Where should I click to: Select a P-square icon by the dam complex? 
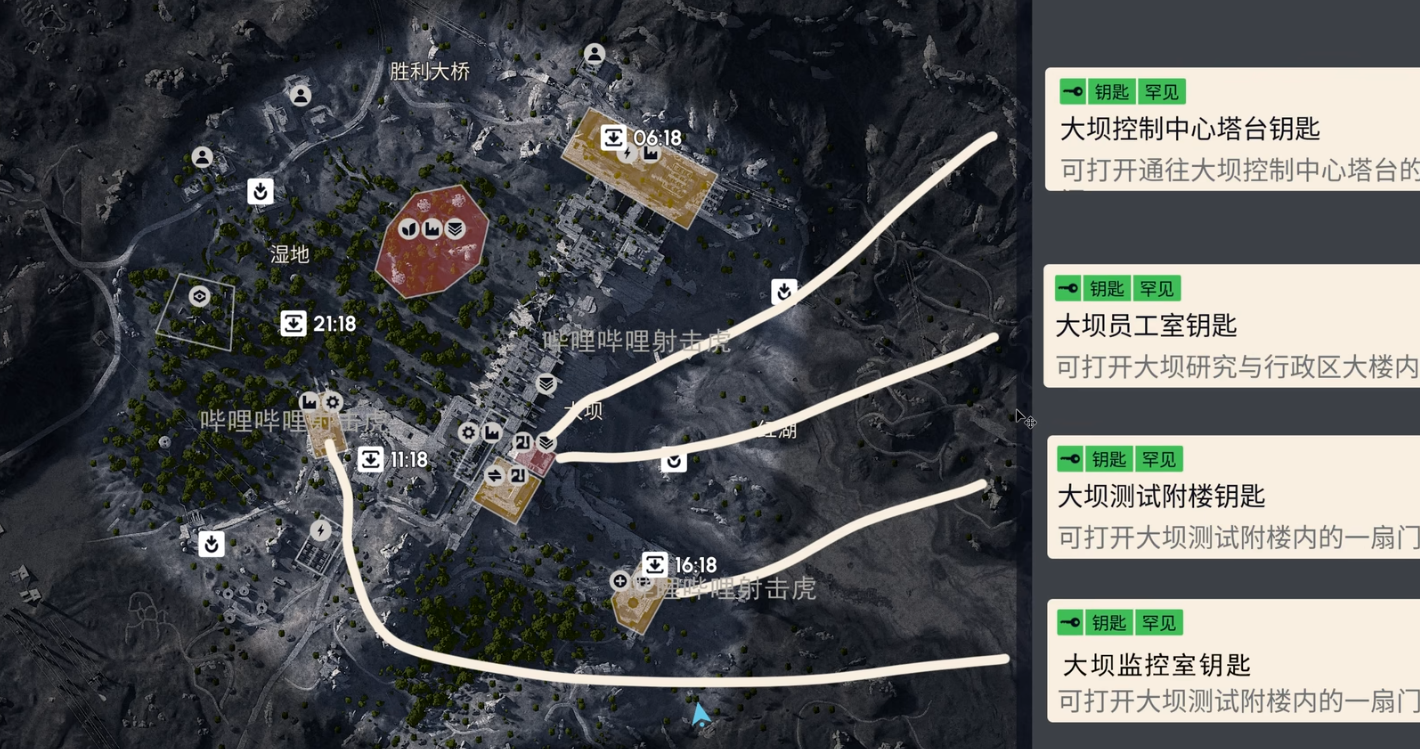[x=521, y=443]
